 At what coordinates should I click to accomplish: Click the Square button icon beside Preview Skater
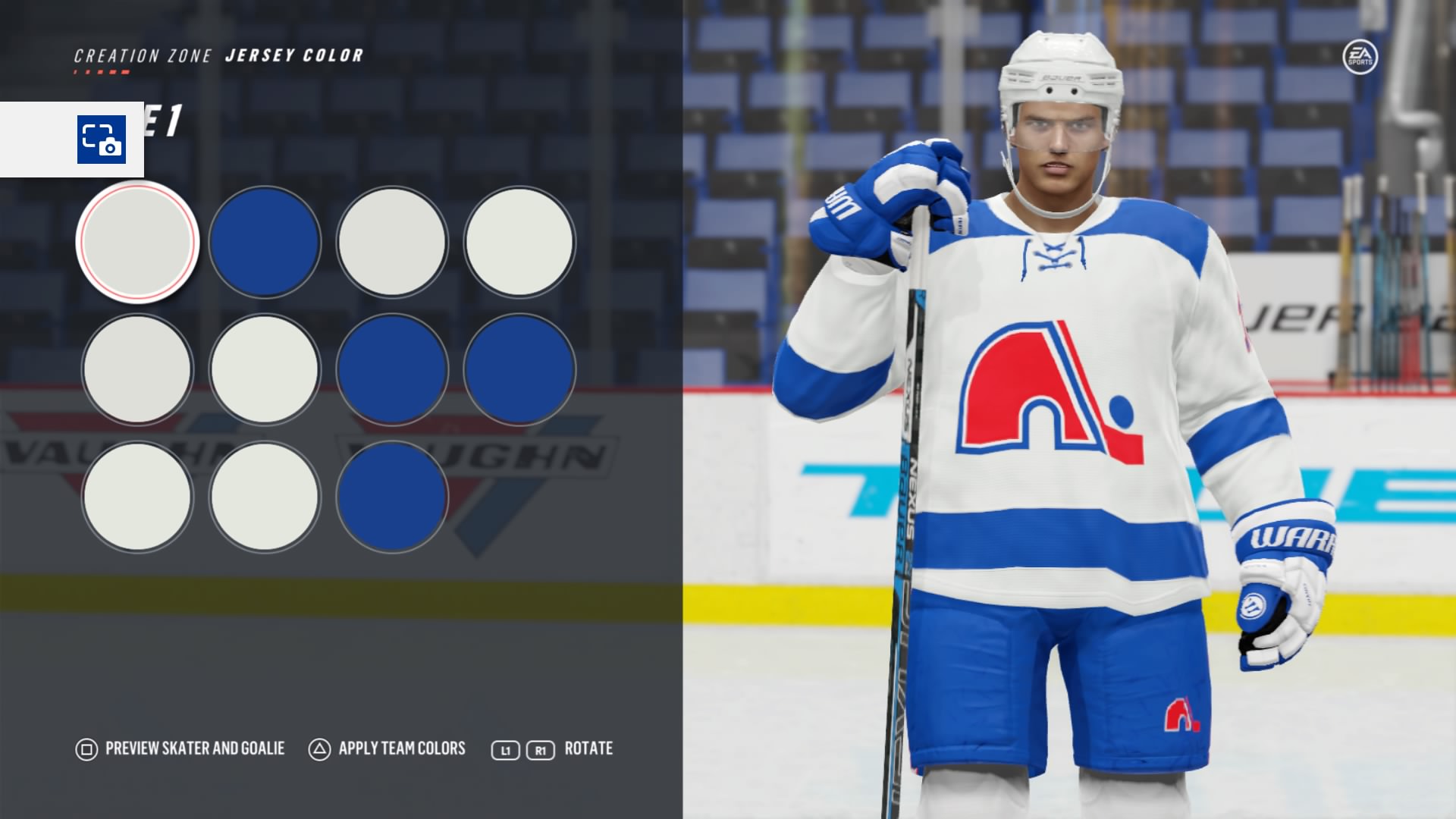pos(86,748)
